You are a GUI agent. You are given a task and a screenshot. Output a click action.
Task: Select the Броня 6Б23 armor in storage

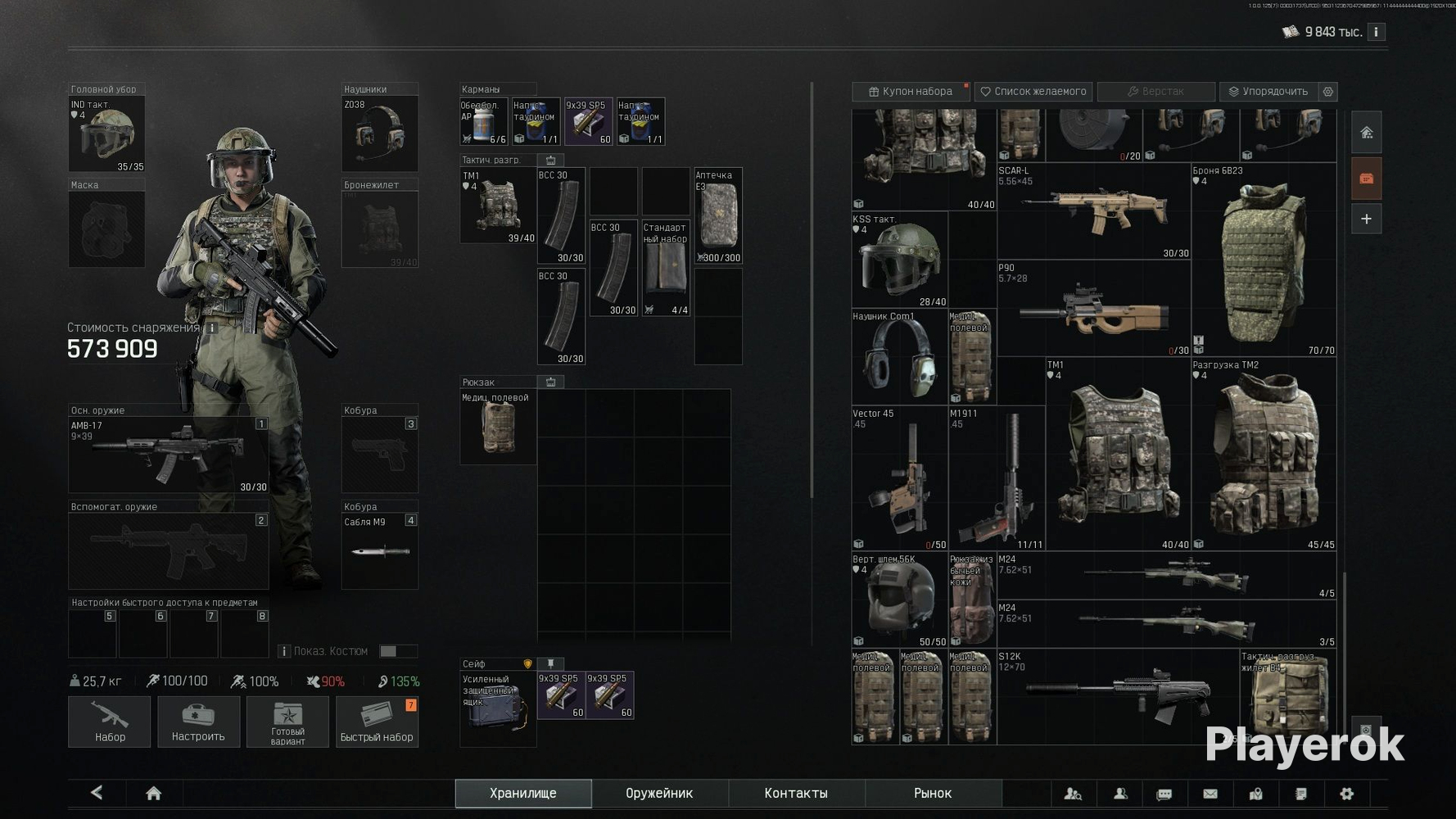tap(1264, 260)
